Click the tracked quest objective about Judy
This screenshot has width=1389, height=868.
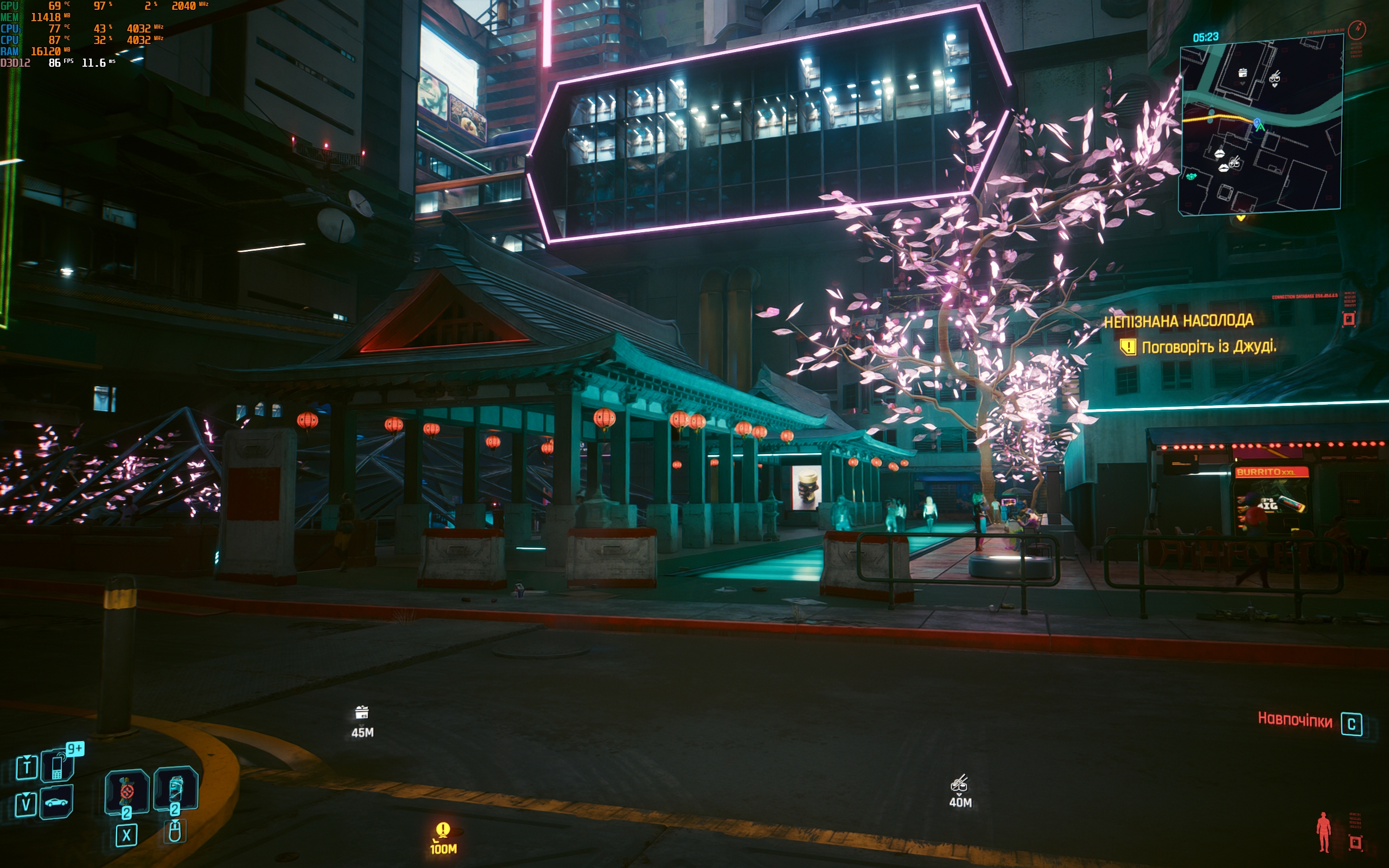pyautogui.click(x=1208, y=347)
